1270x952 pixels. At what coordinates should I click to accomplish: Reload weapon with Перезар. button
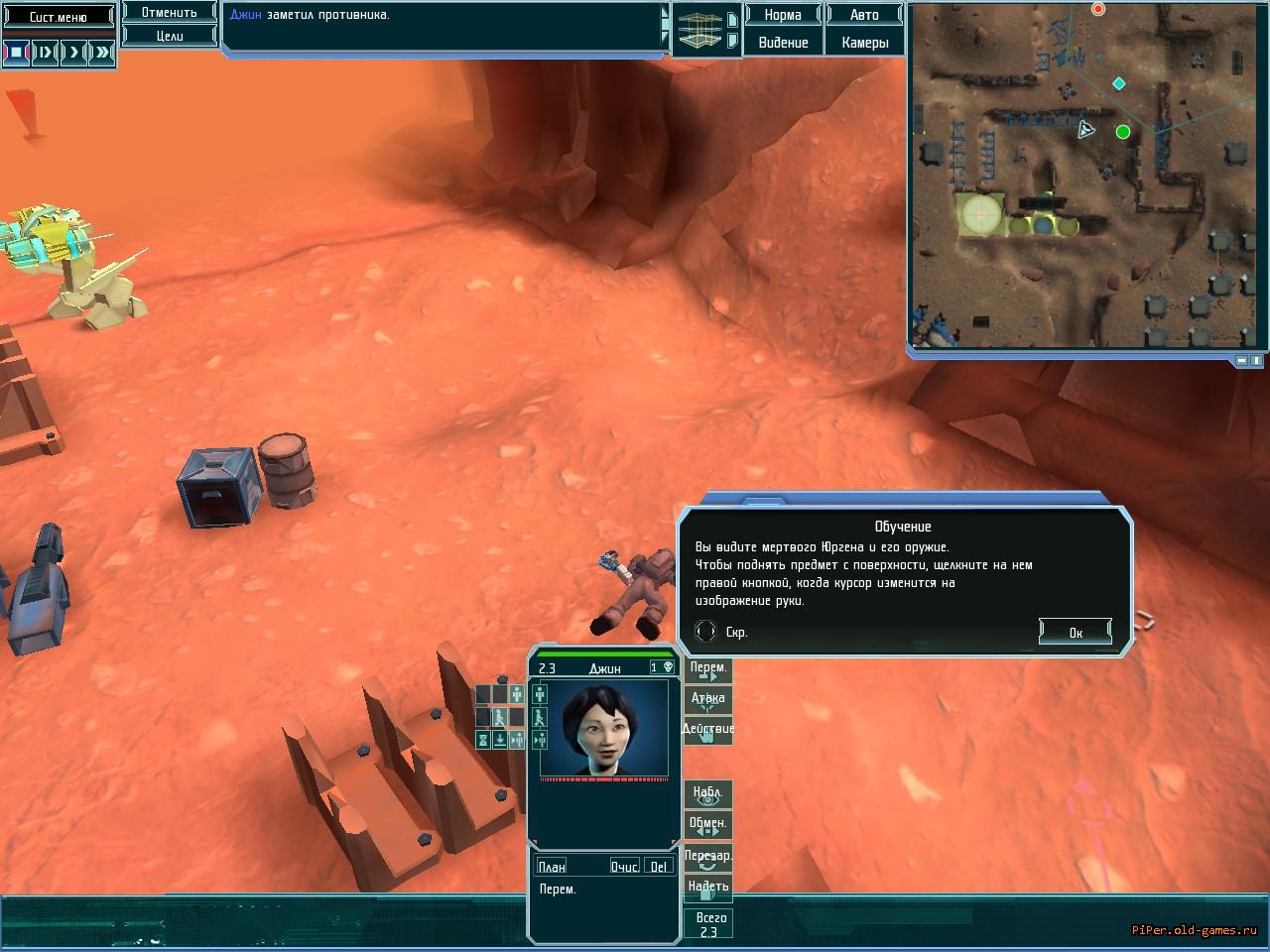[708, 857]
